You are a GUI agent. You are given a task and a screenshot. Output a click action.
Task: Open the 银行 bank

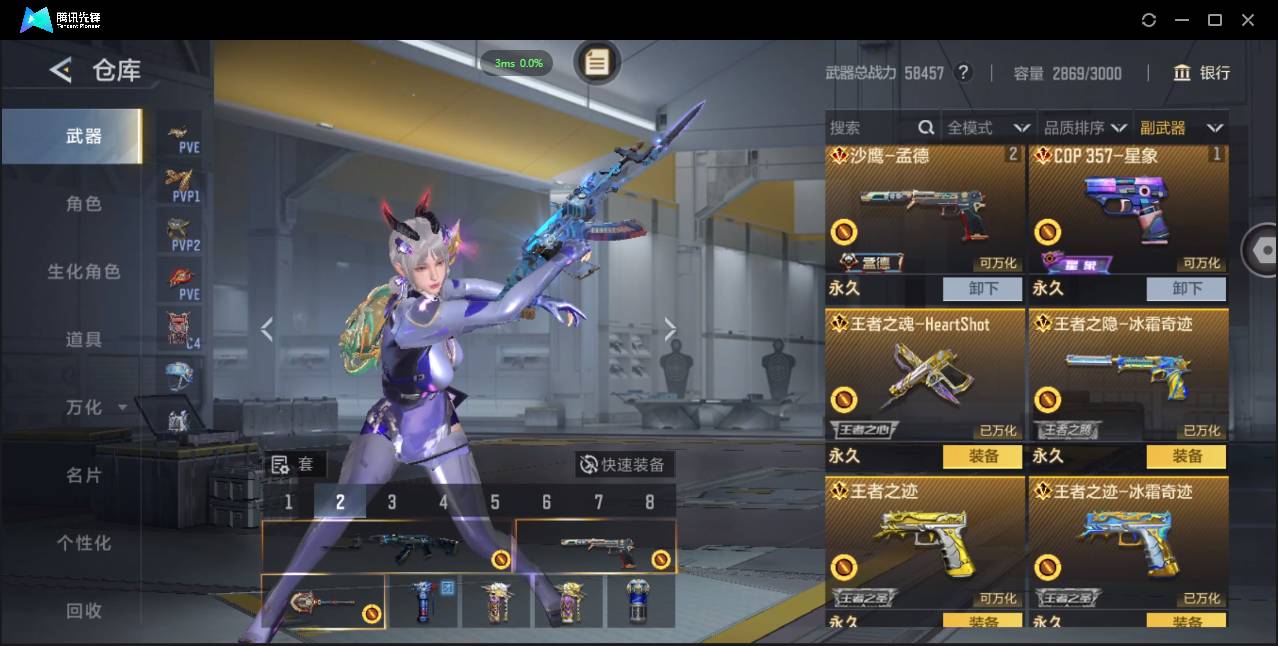pyautogui.click(x=1201, y=73)
